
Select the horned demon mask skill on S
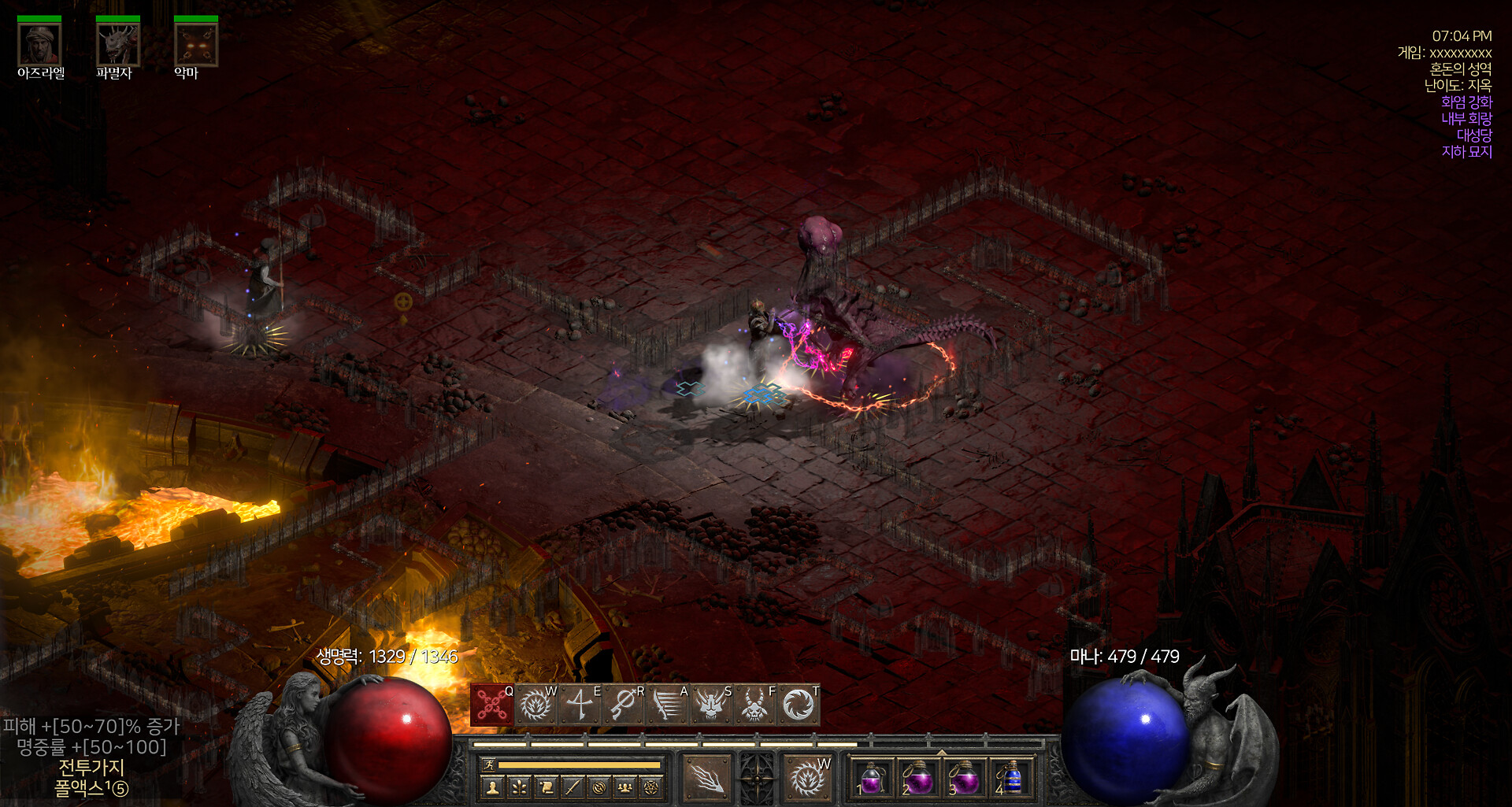click(x=711, y=705)
